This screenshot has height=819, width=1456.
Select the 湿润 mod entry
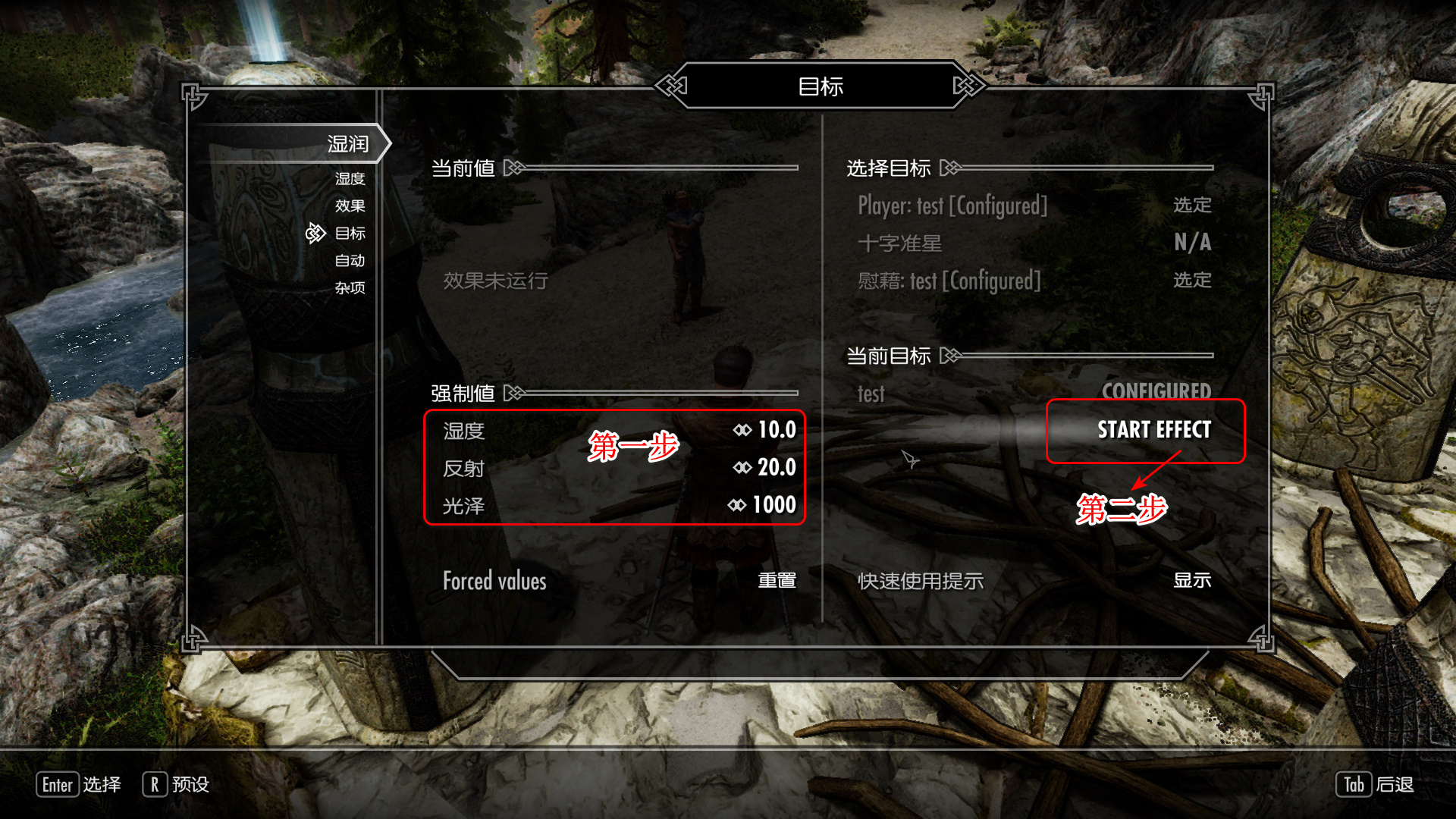(x=347, y=144)
